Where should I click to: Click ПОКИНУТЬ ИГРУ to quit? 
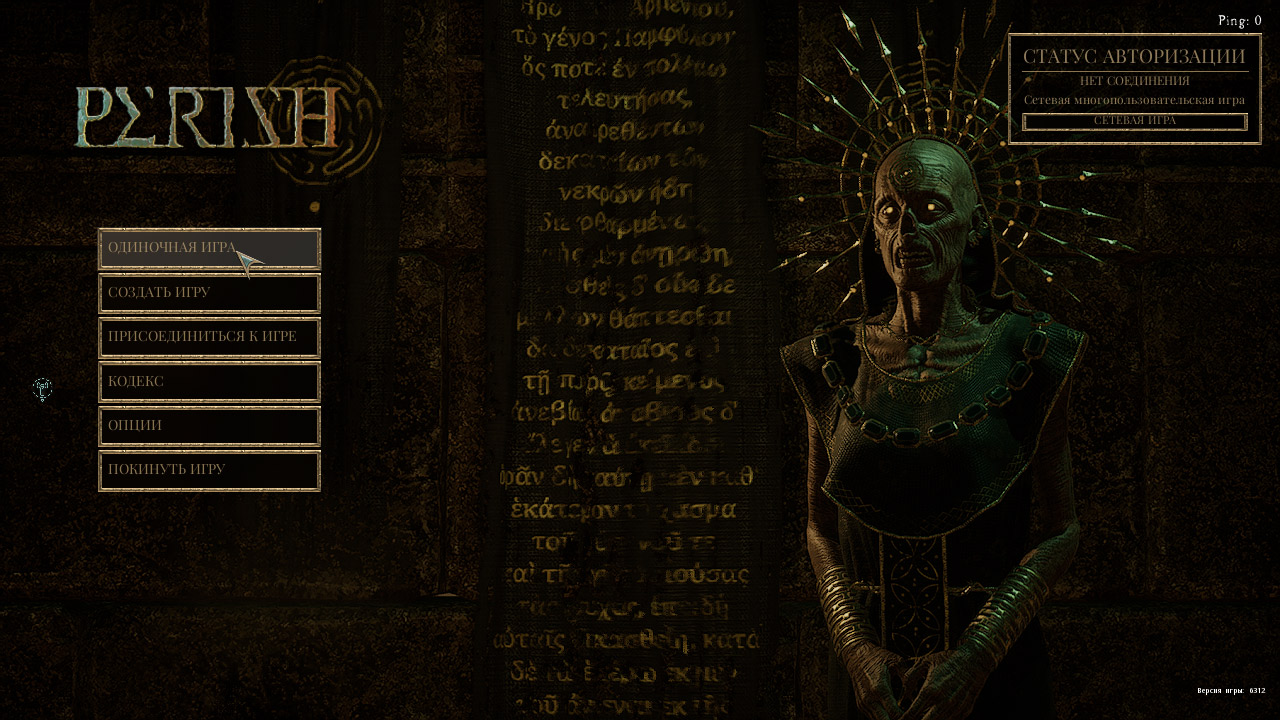pyautogui.click(x=209, y=470)
